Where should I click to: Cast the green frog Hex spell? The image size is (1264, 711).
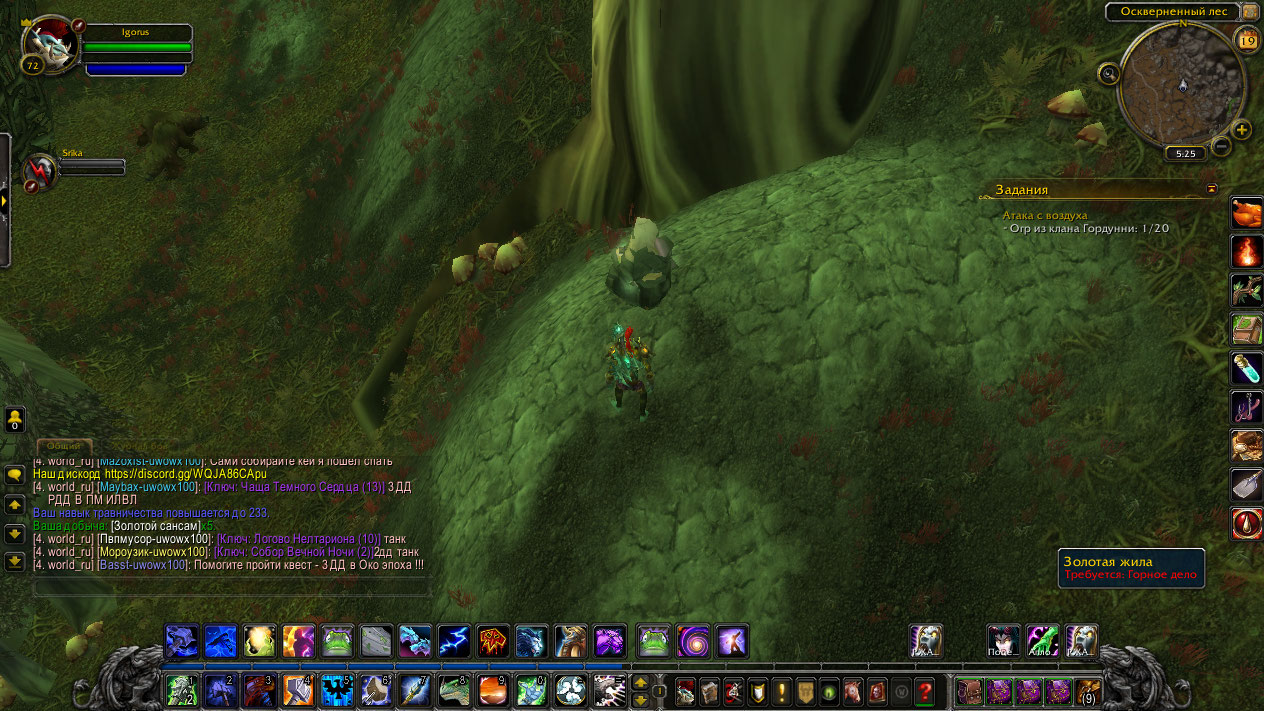click(337, 641)
